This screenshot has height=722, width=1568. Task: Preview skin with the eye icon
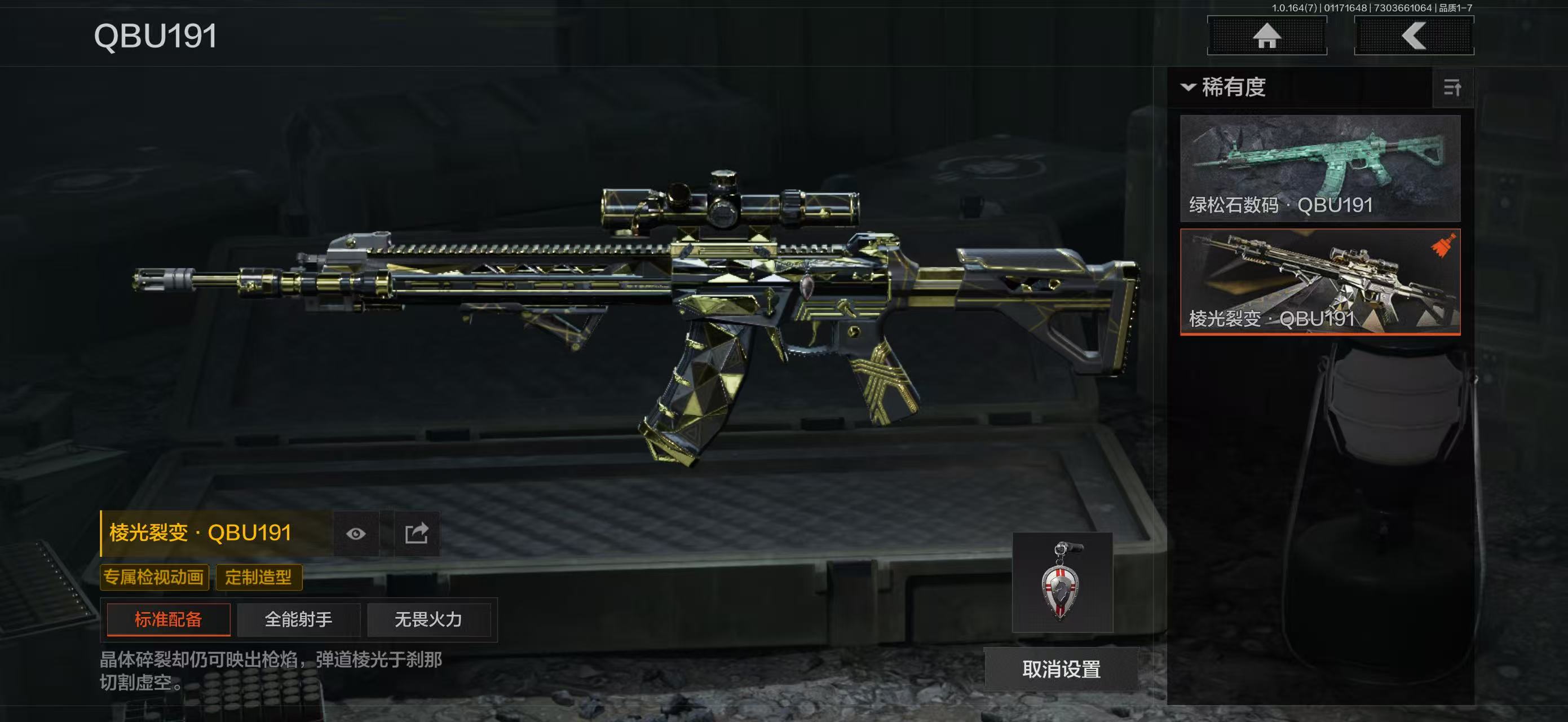coord(356,534)
